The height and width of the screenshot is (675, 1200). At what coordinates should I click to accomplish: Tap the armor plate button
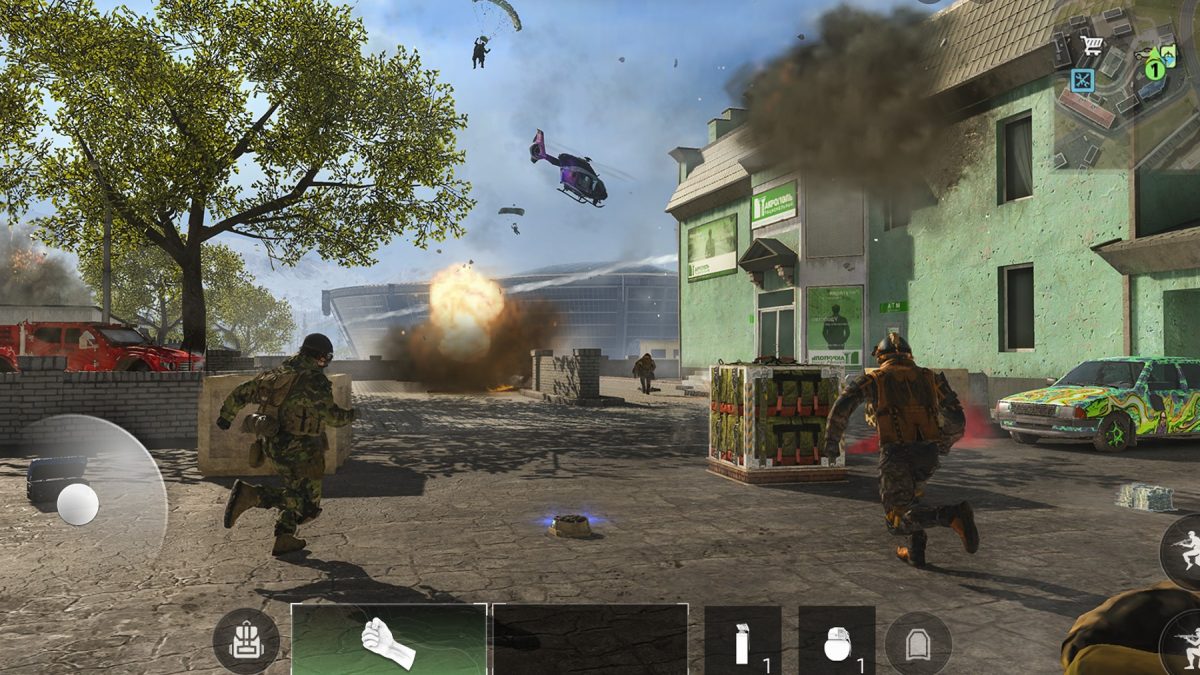(x=917, y=641)
